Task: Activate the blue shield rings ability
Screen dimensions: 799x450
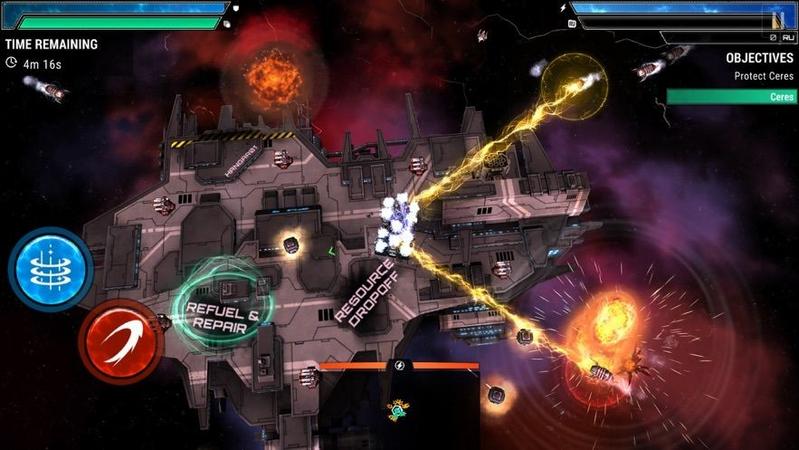Action: 51,268
